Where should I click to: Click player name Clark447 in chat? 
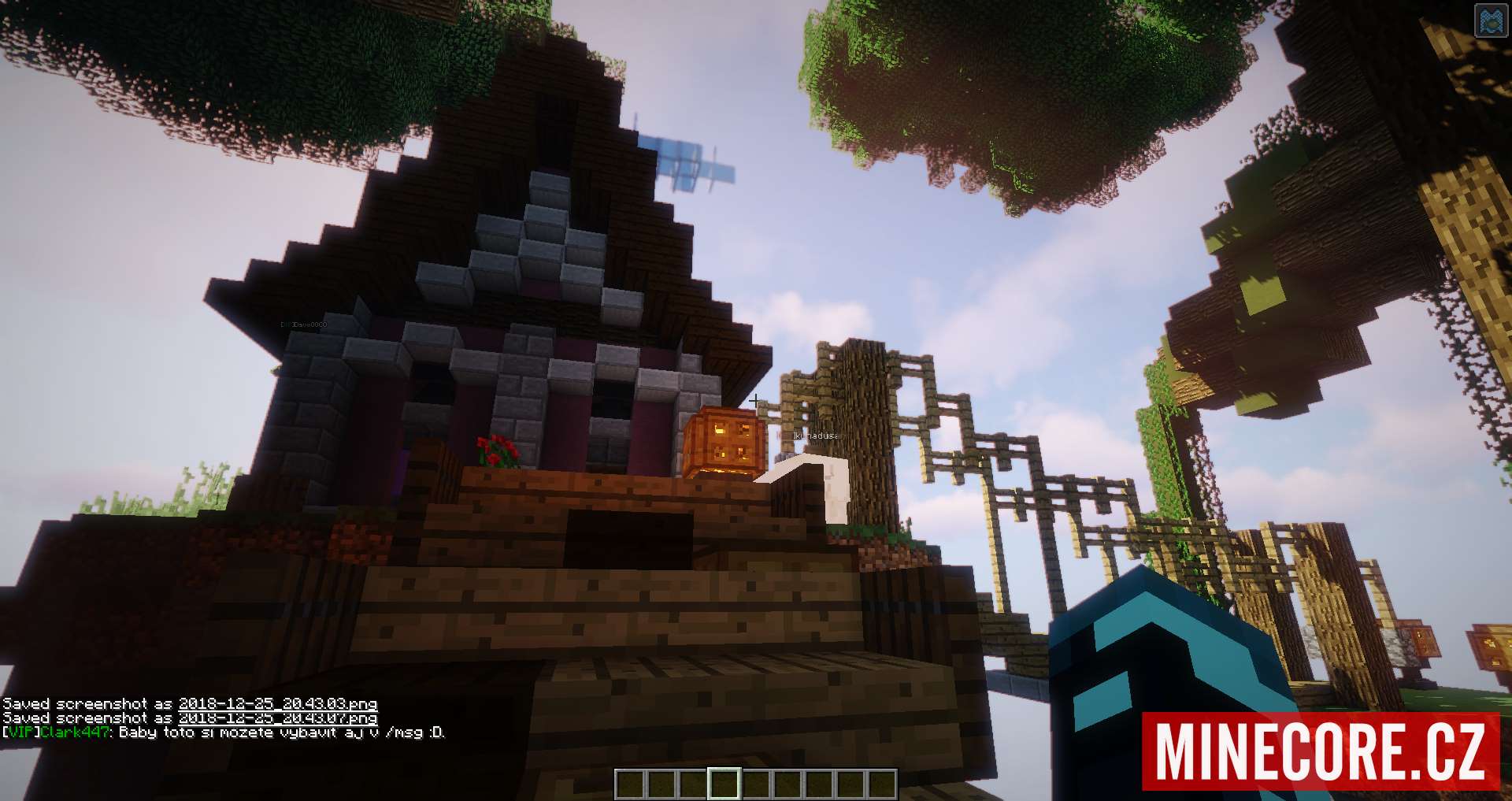[74, 732]
